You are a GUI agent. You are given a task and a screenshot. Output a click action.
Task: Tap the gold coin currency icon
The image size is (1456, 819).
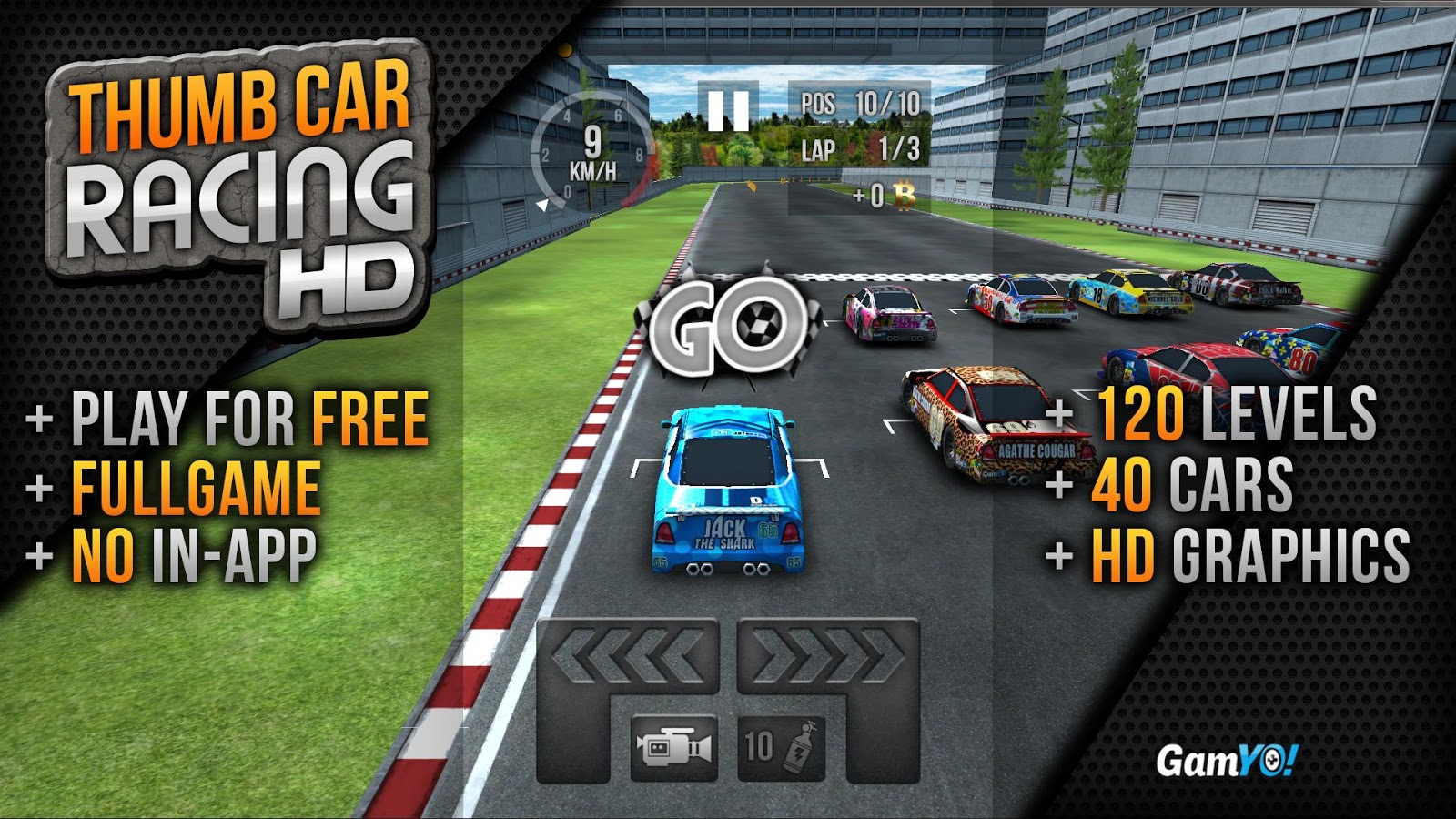click(x=905, y=193)
